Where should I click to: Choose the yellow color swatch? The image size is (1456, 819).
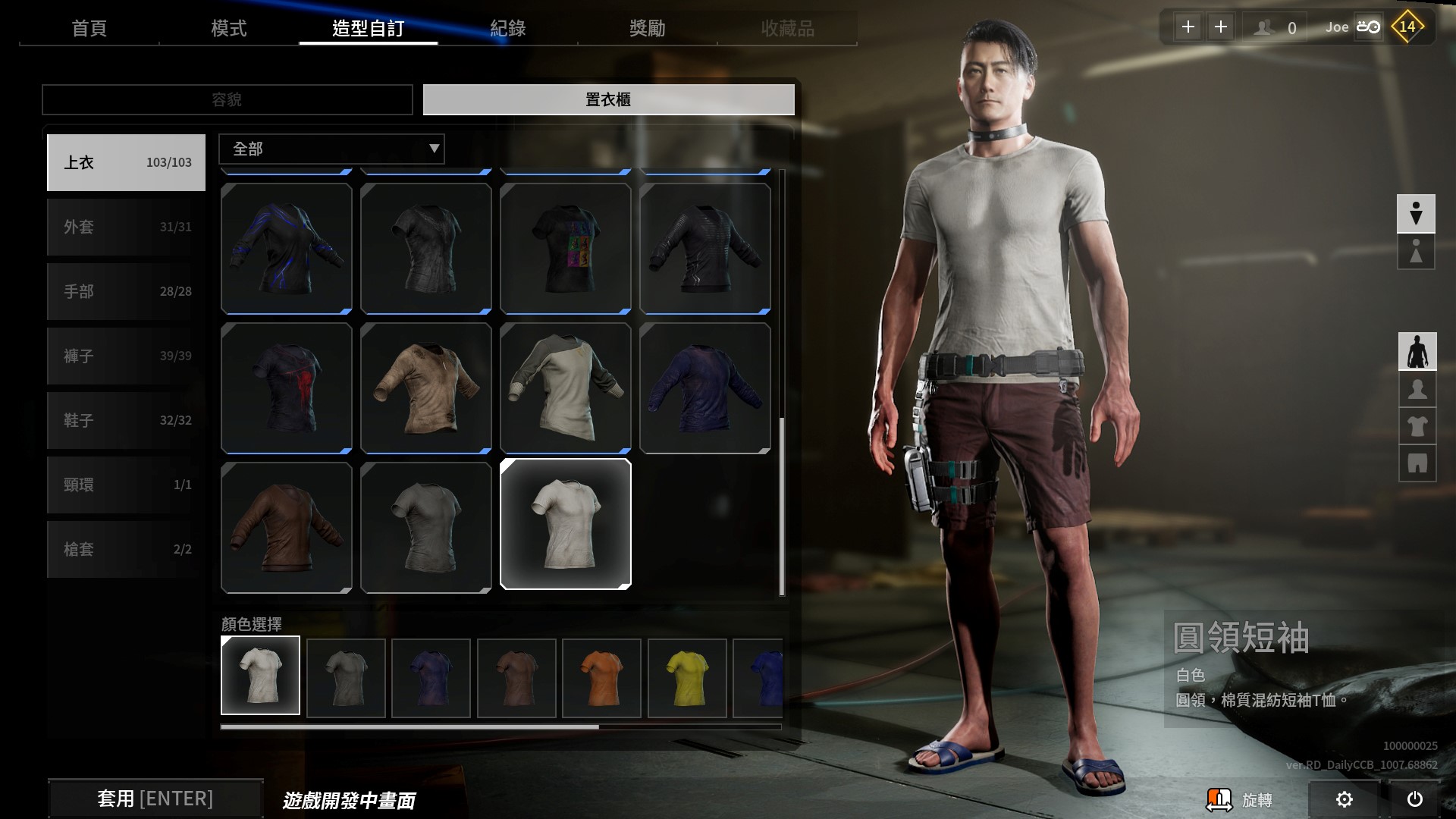tap(687, 677)
